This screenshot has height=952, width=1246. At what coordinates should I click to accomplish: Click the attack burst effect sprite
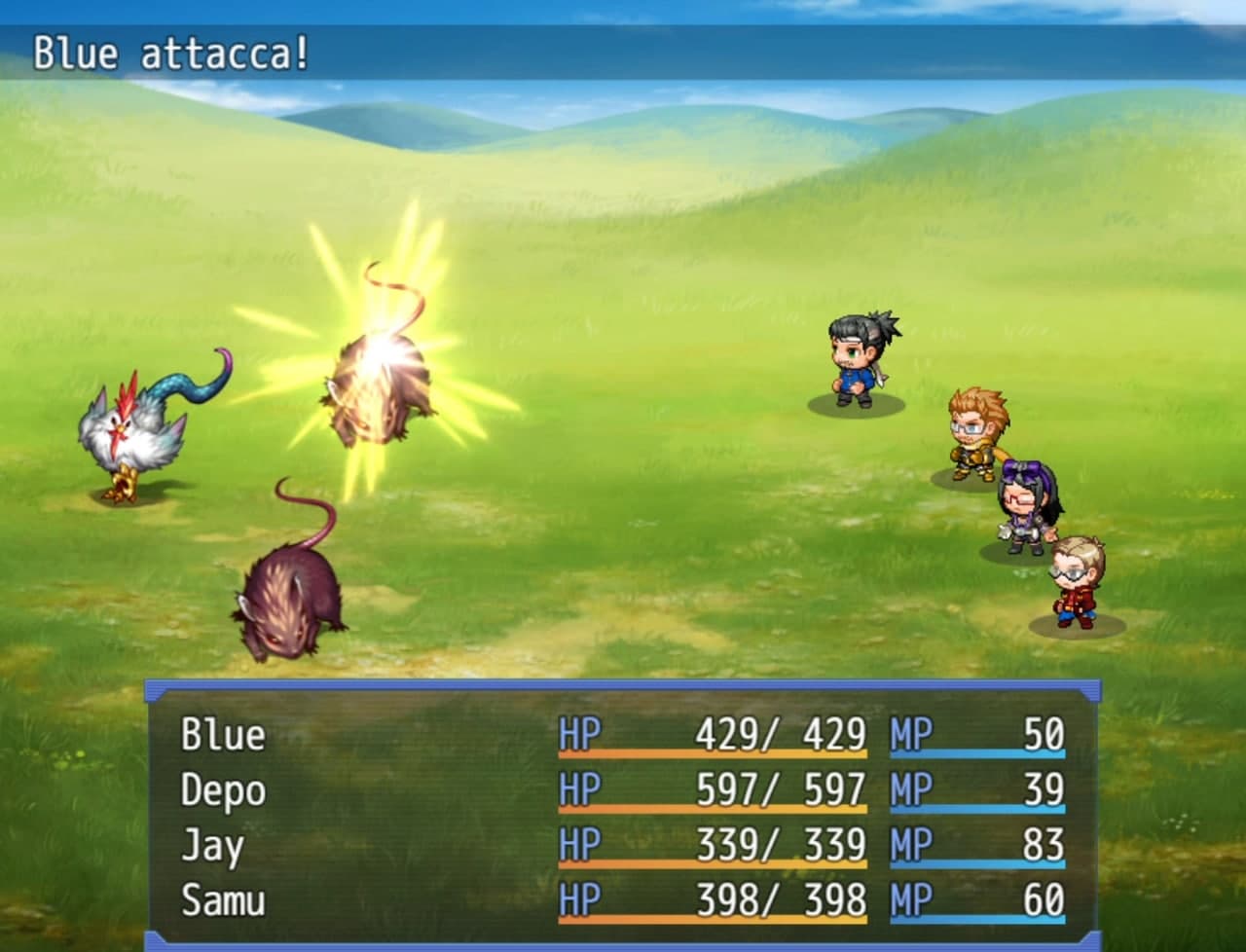tap(385, 360)
